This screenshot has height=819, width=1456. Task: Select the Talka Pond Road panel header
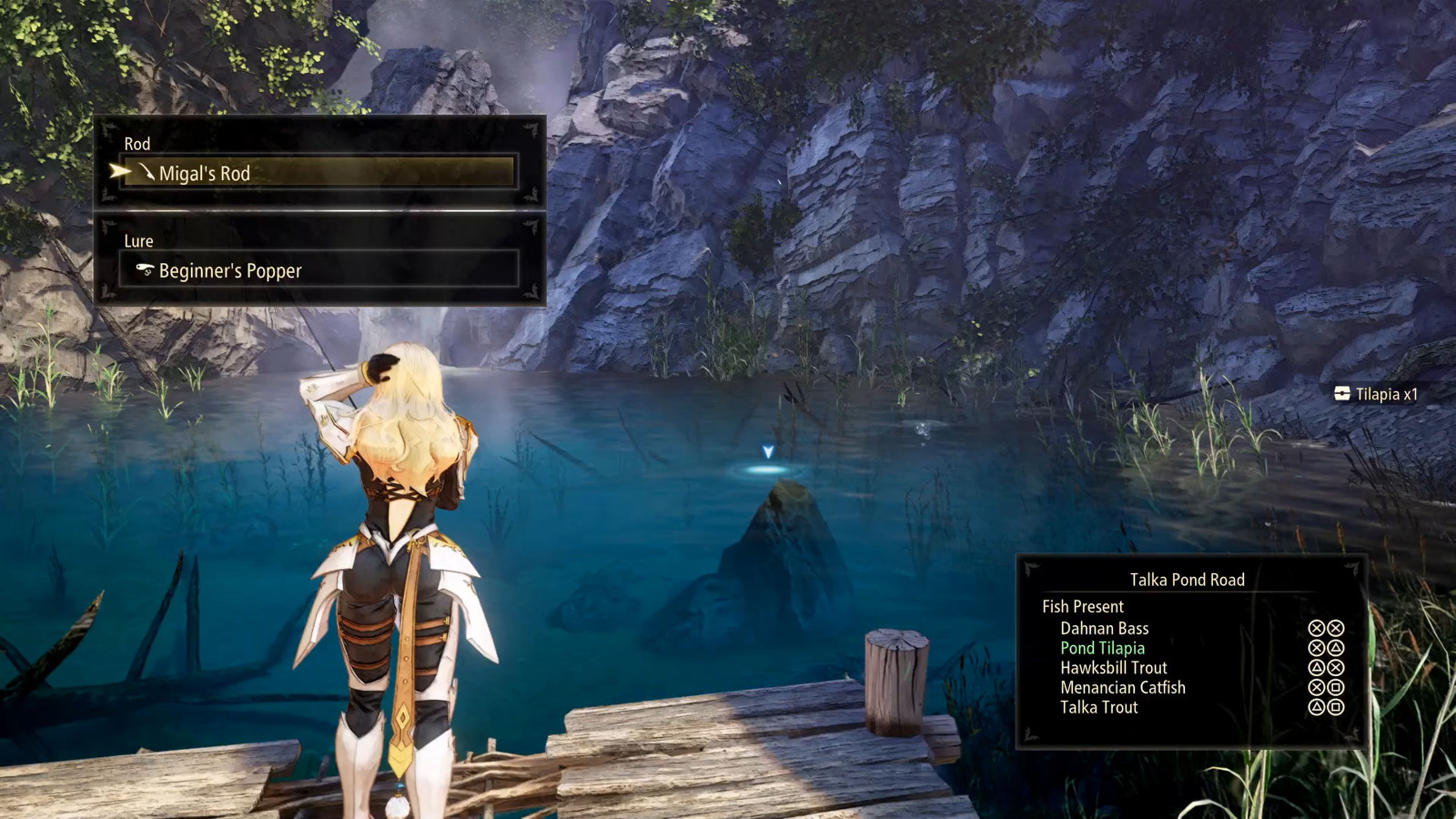1186,580
